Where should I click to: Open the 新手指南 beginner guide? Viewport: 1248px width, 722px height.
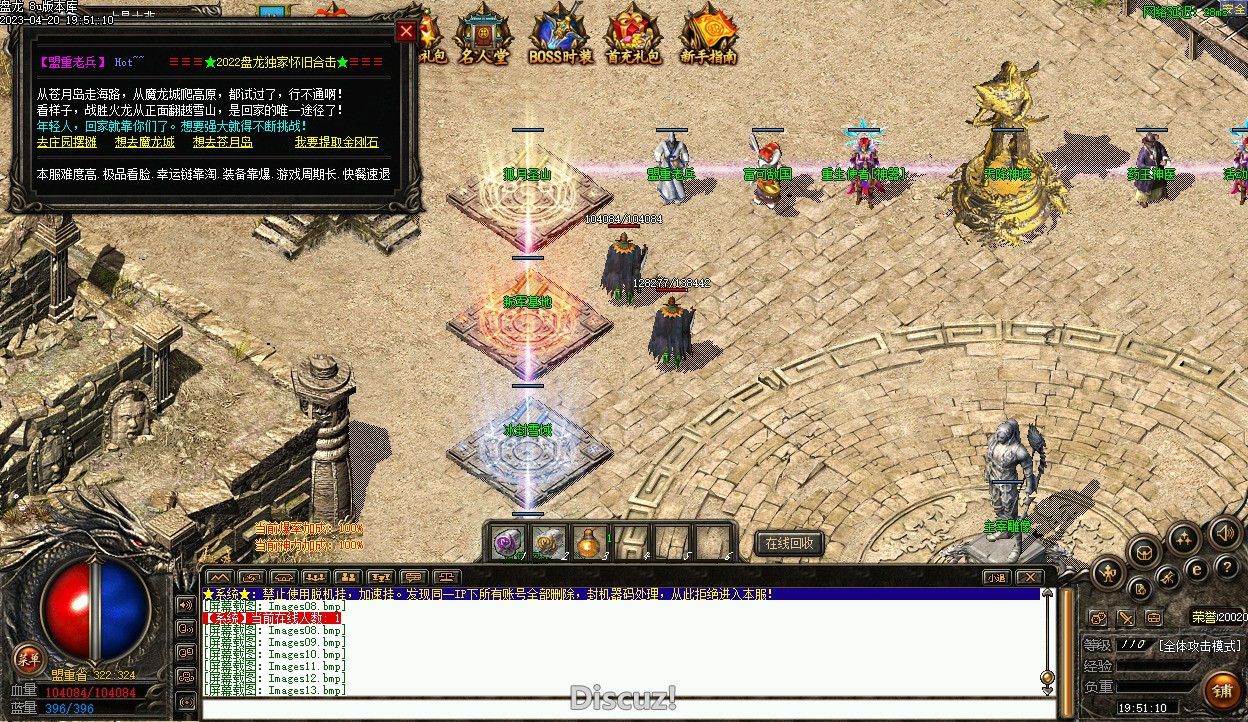coord(708,35)
